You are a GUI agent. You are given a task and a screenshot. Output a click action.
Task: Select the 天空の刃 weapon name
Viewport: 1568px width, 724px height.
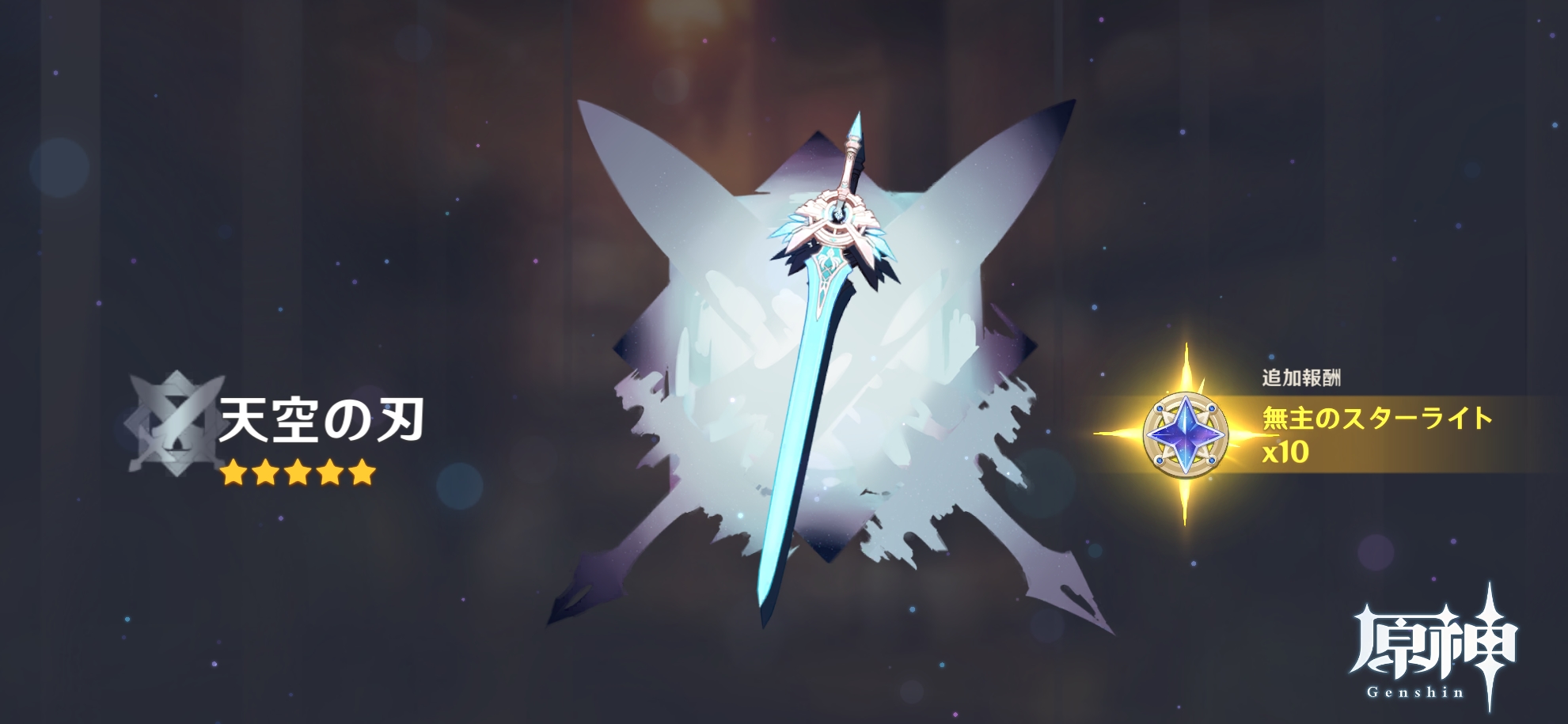tap(321, 420)
